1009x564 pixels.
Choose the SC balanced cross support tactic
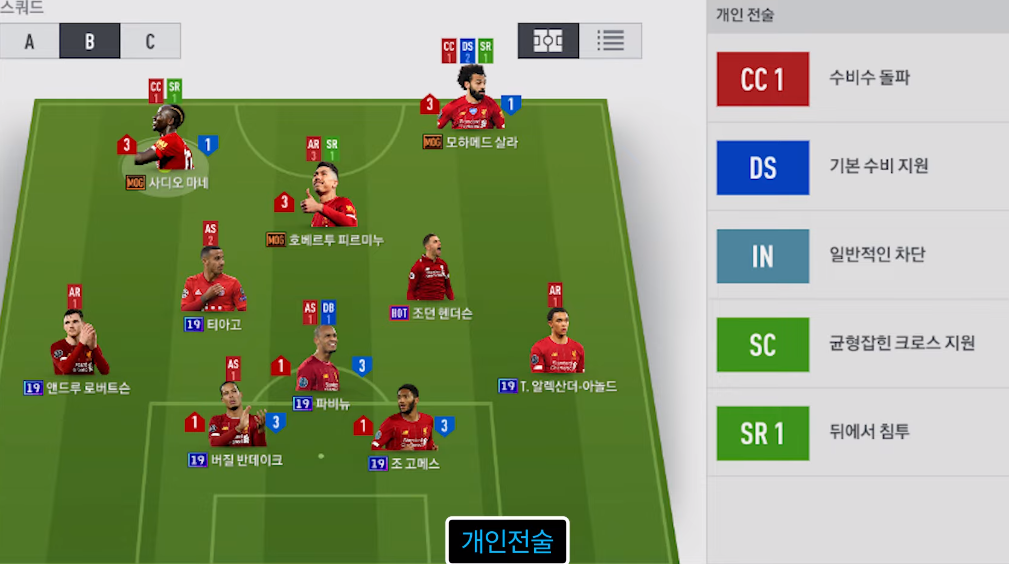[857, 345]
